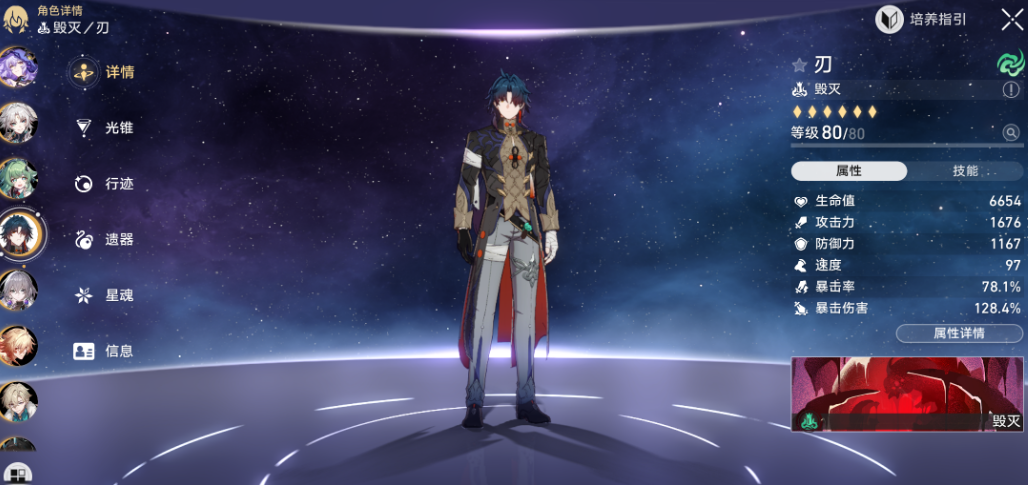1028x485 pixels.
Task: Open the 行迹 traces menu
Action: pyautogui.click(x=103, y=184)
